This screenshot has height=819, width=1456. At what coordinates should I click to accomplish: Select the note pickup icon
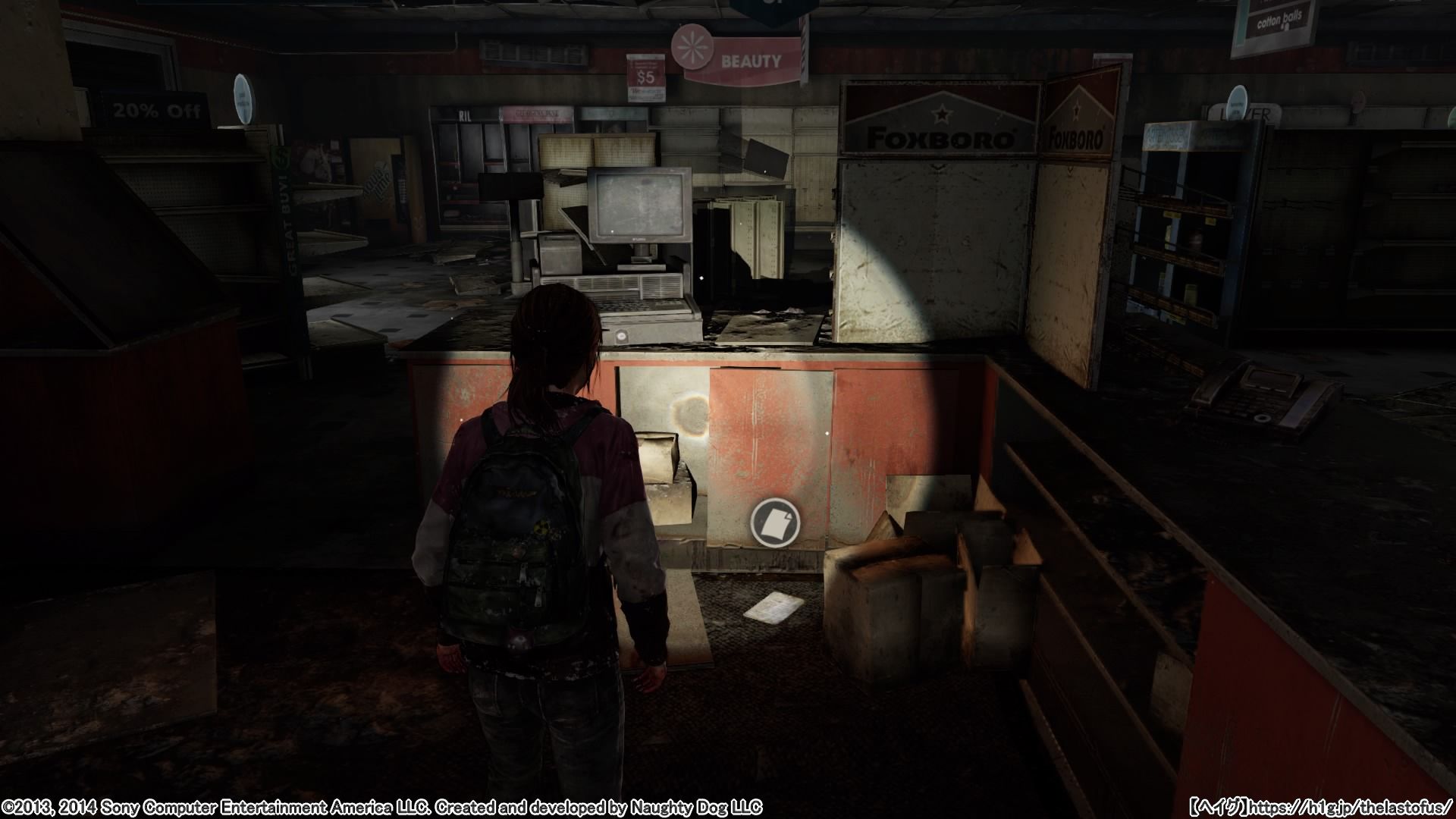(x=774, y=524)
